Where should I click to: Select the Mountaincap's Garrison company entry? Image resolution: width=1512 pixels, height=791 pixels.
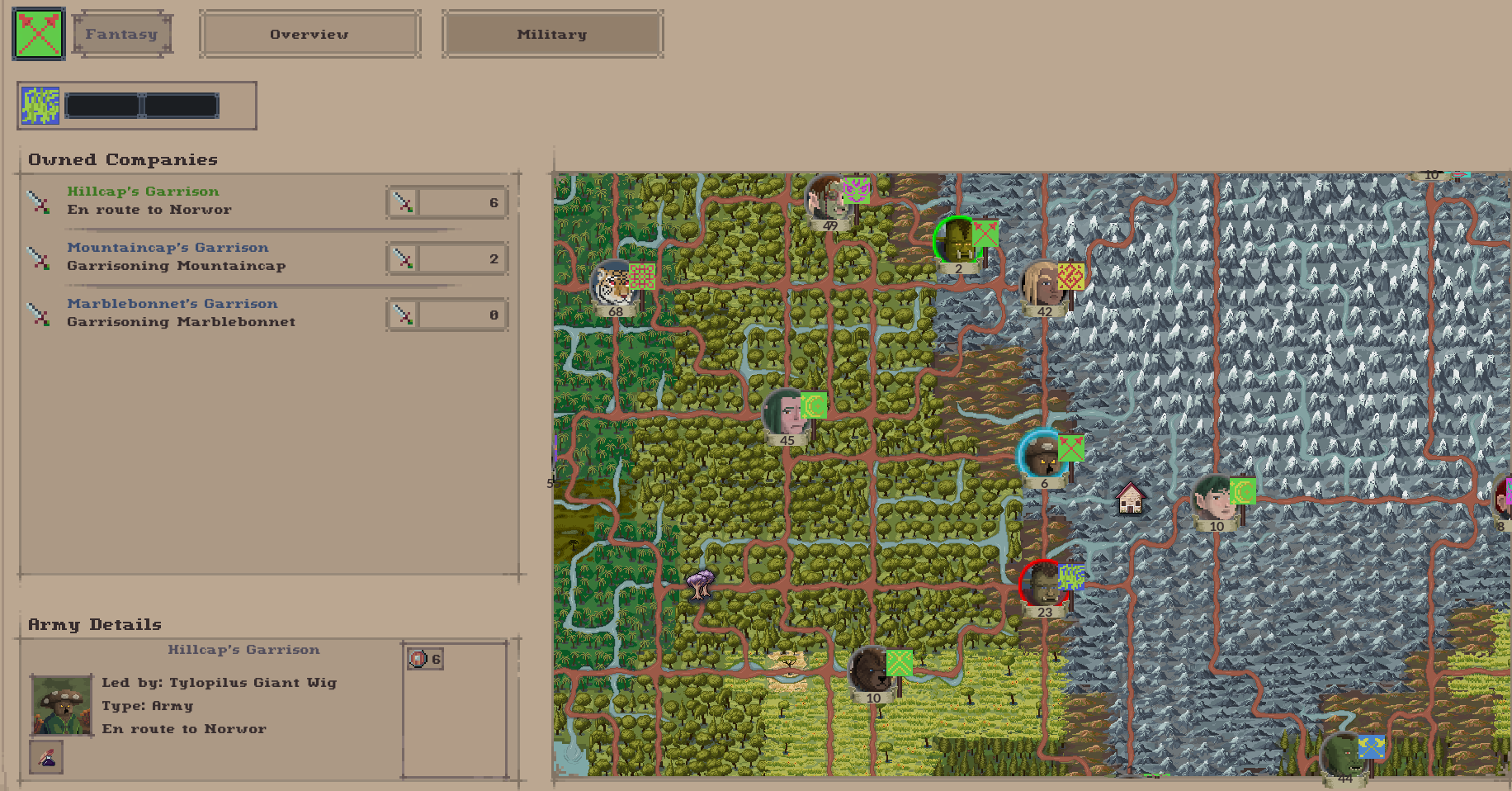click(168, 247)
